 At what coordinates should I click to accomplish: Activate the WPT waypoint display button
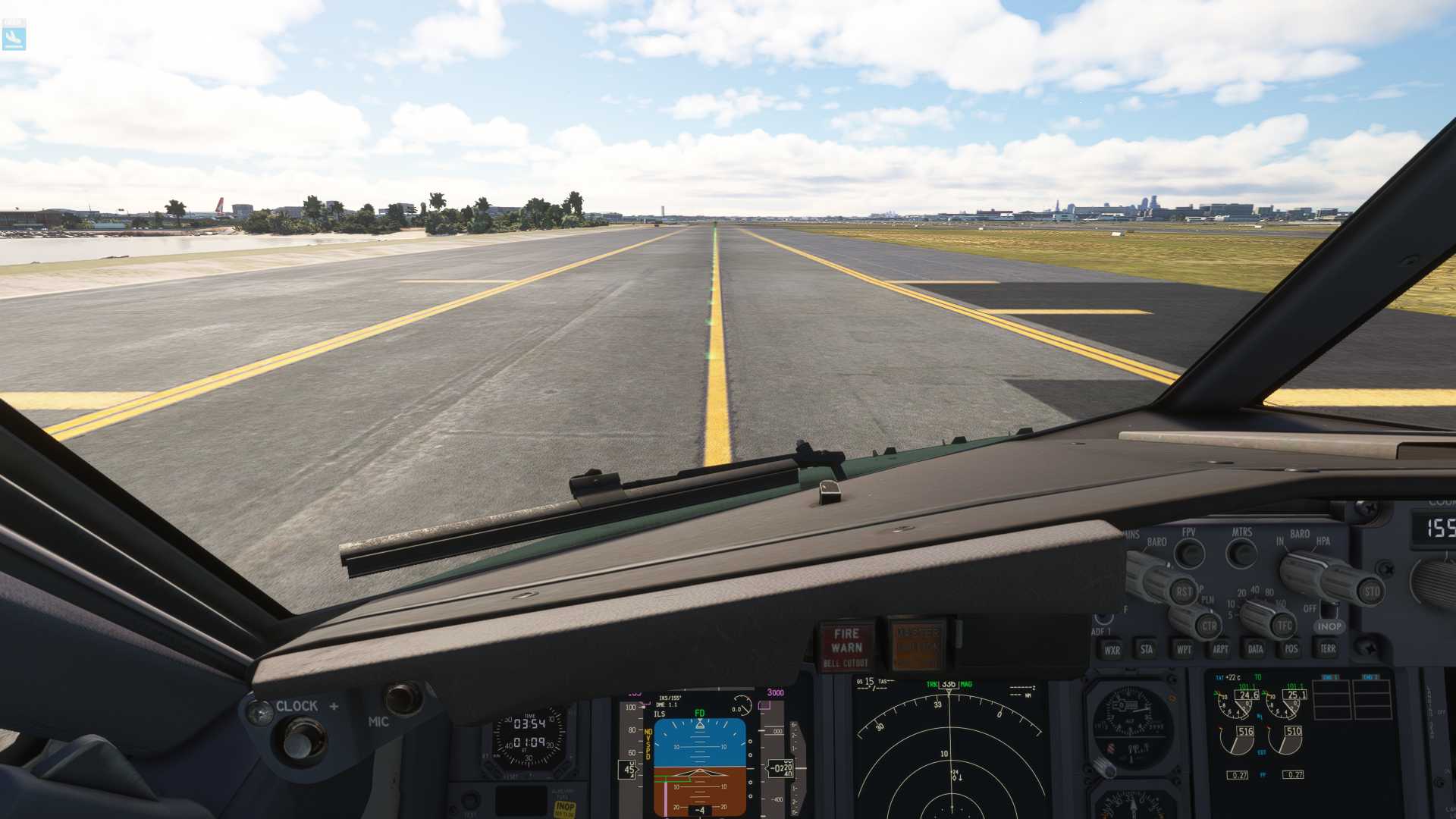(1183, 649)
